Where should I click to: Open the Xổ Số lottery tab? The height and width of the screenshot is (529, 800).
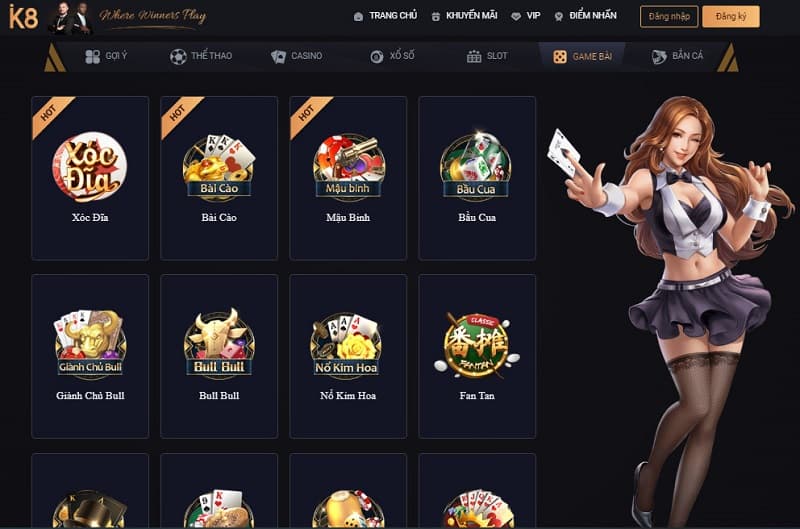392,56
